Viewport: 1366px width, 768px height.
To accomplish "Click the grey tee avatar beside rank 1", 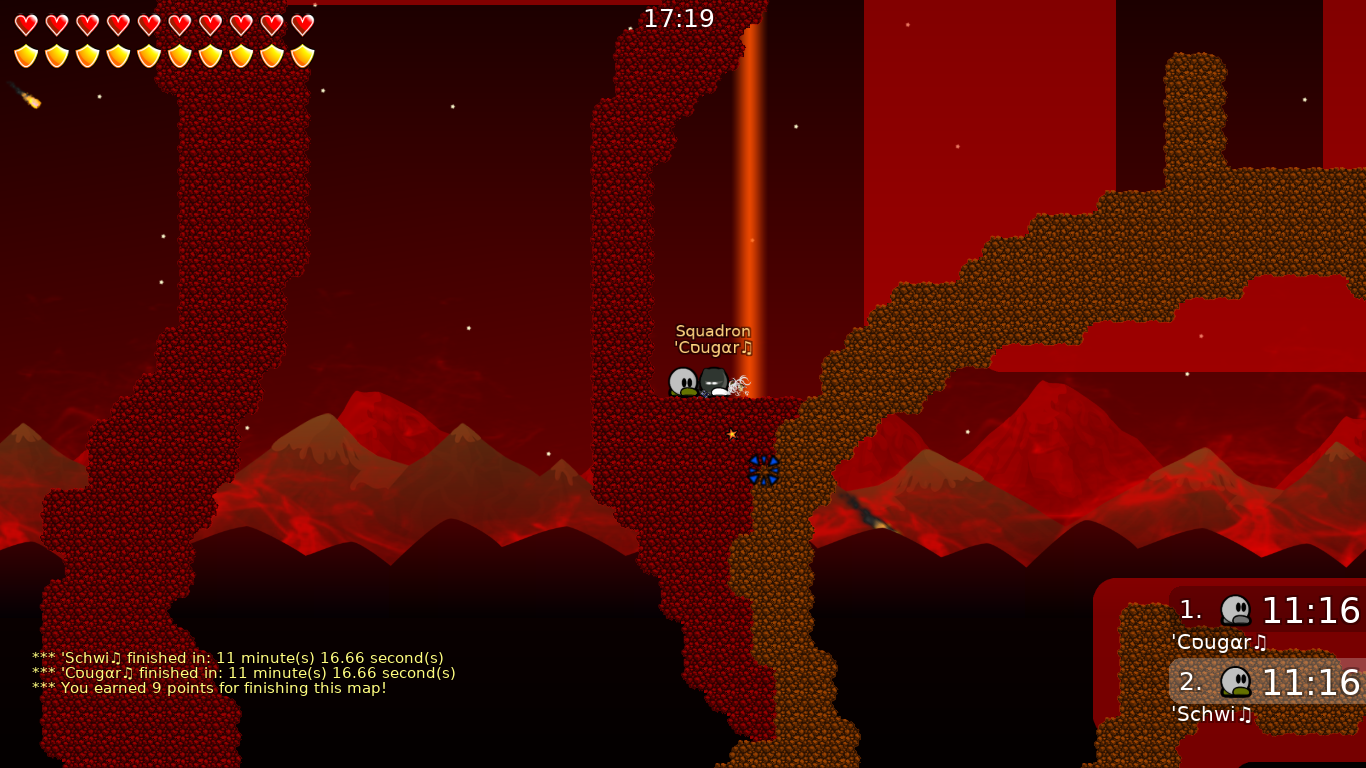I will click(1237, 609).
